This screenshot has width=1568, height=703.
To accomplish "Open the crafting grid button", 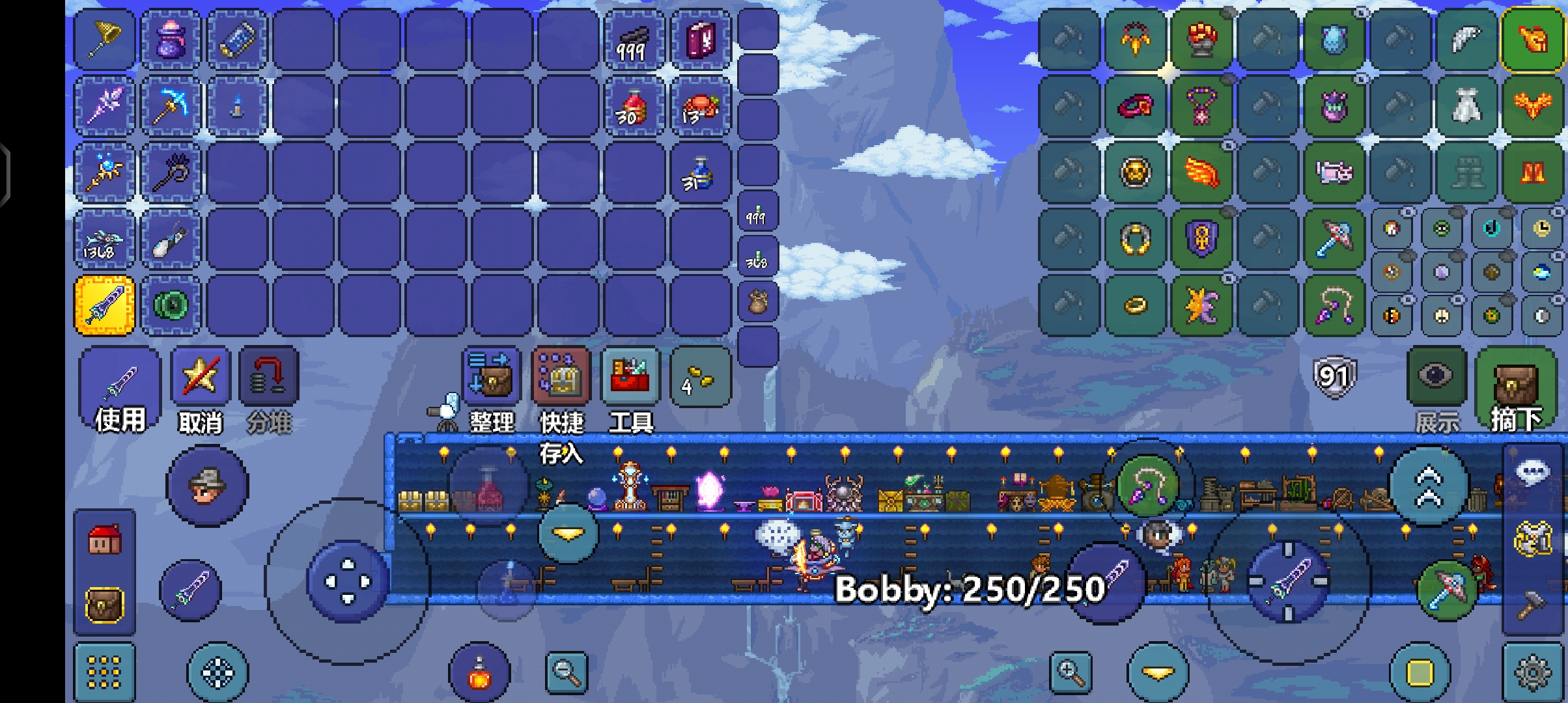I will click(104, 672).
